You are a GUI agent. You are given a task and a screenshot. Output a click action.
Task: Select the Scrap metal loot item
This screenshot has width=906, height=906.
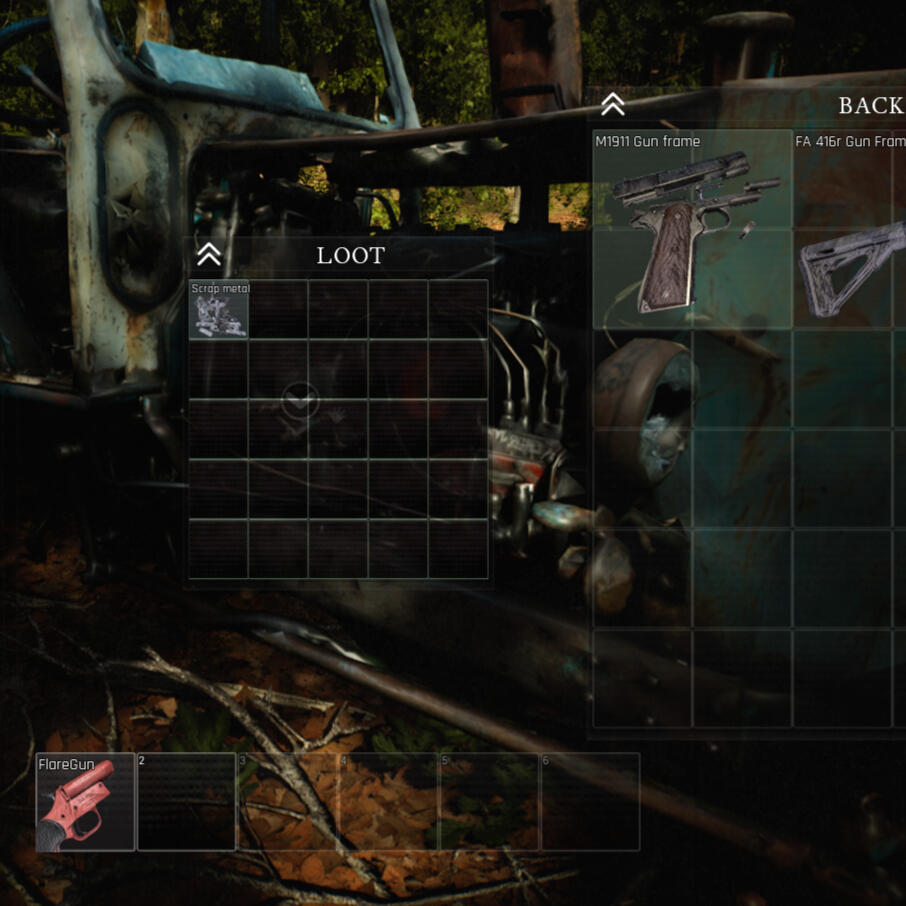(219, 310)
